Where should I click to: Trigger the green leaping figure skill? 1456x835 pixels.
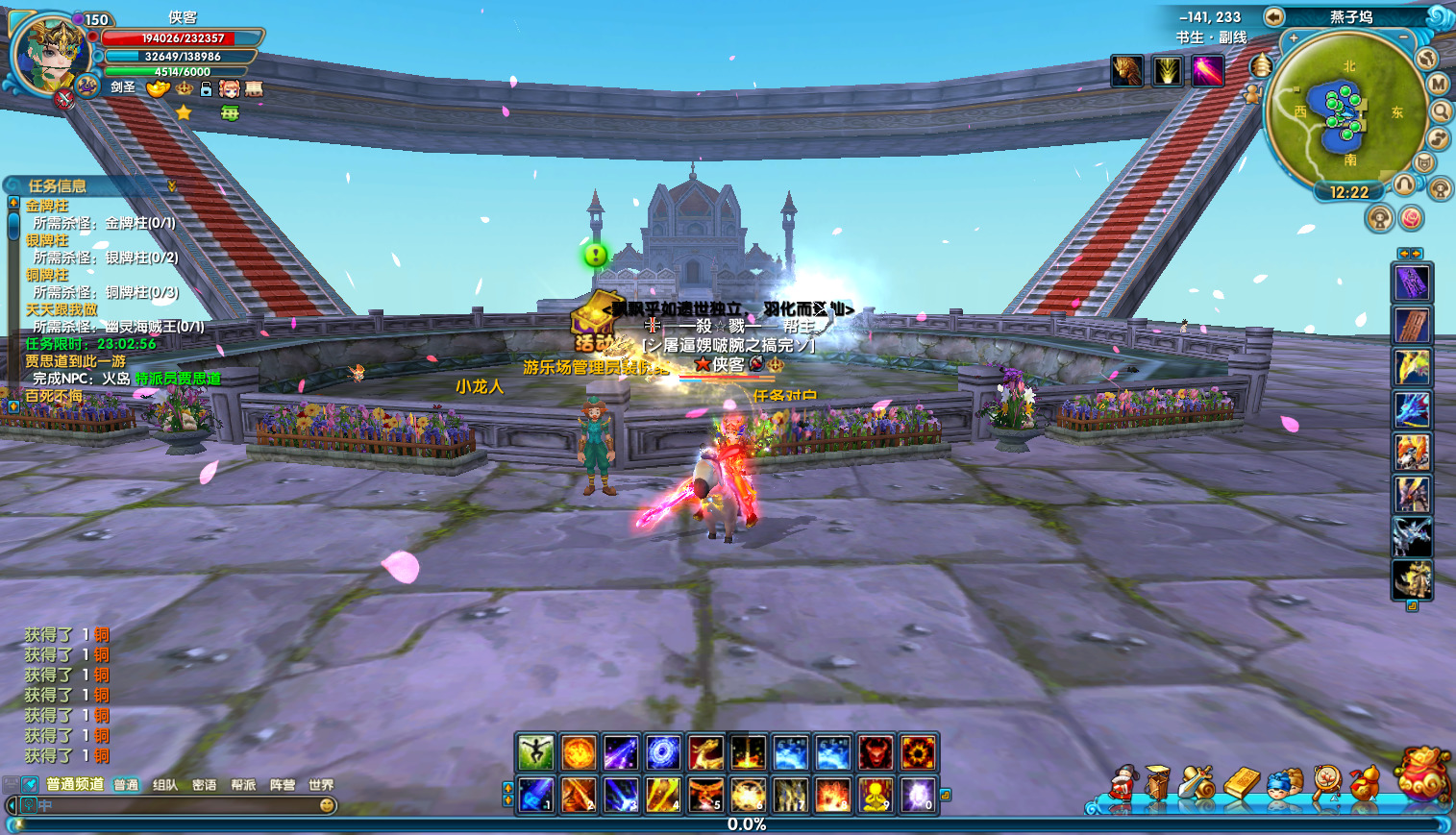(x=535, y=753)
